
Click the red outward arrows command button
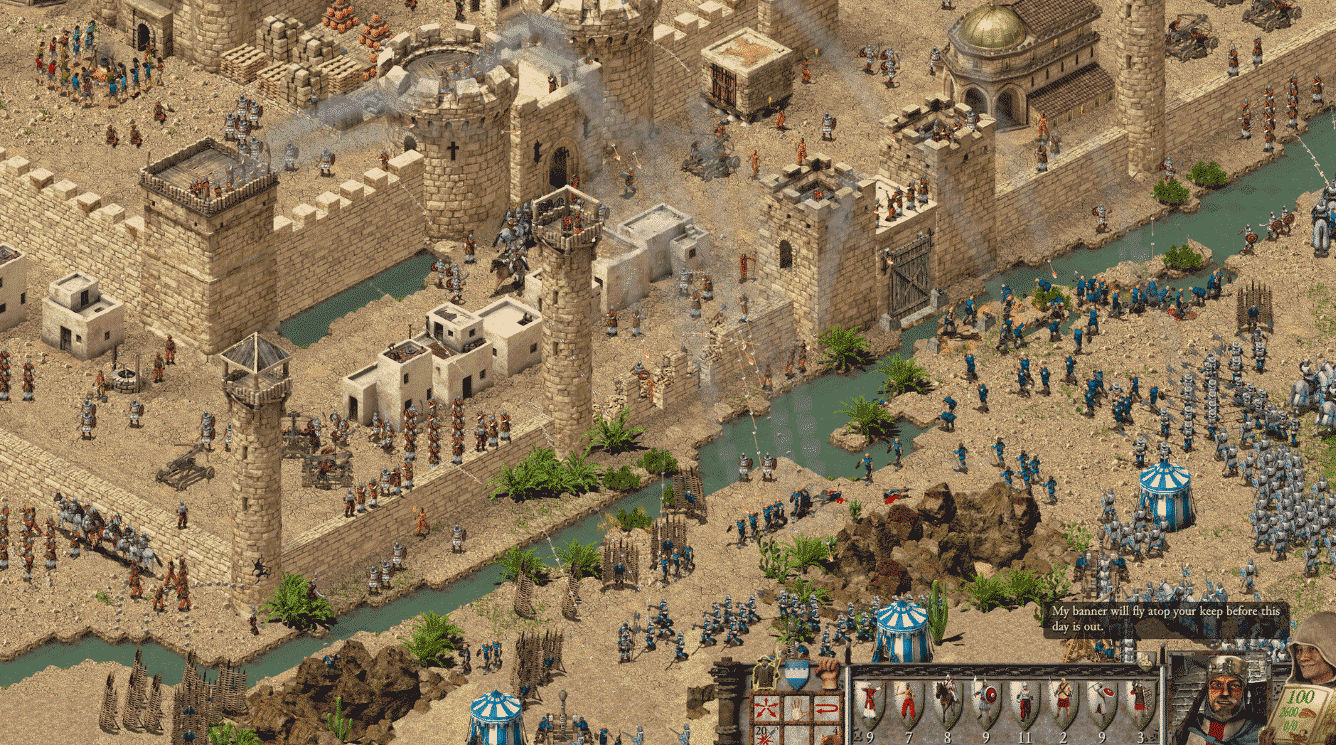768,709
